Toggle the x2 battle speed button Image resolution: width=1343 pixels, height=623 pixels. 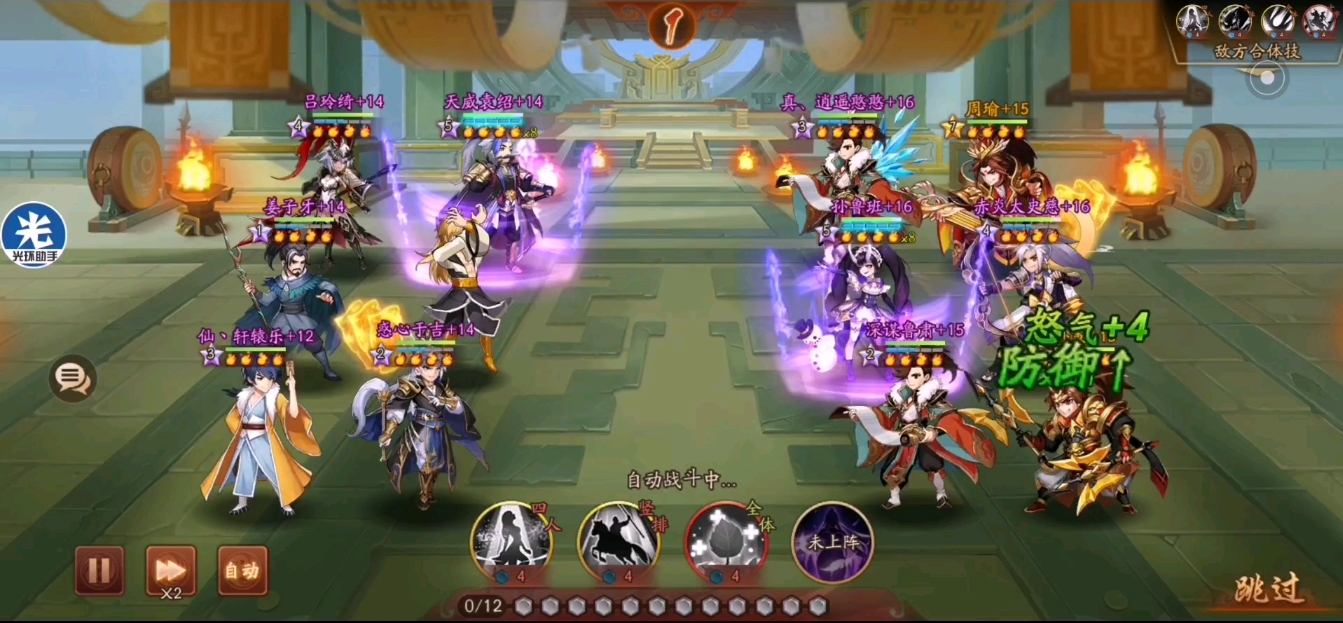pos(171,570)
